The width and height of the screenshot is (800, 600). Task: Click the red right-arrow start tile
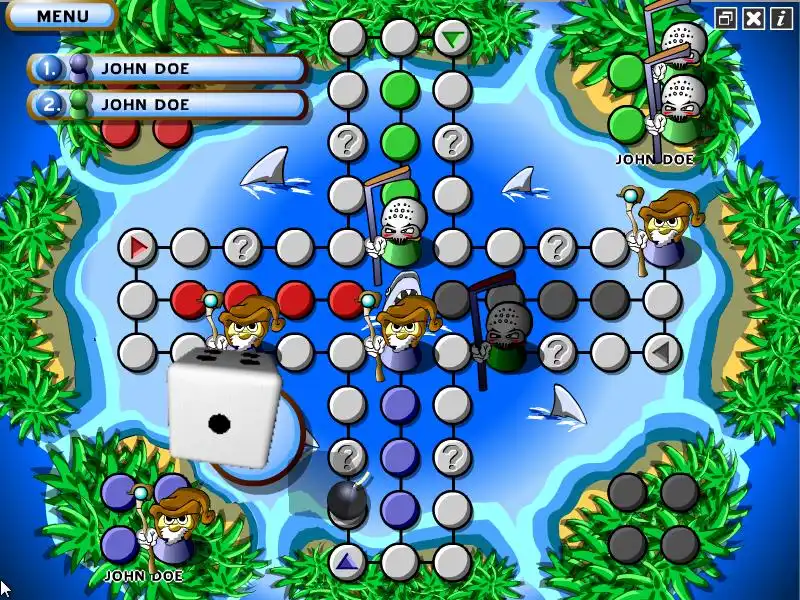137,246
